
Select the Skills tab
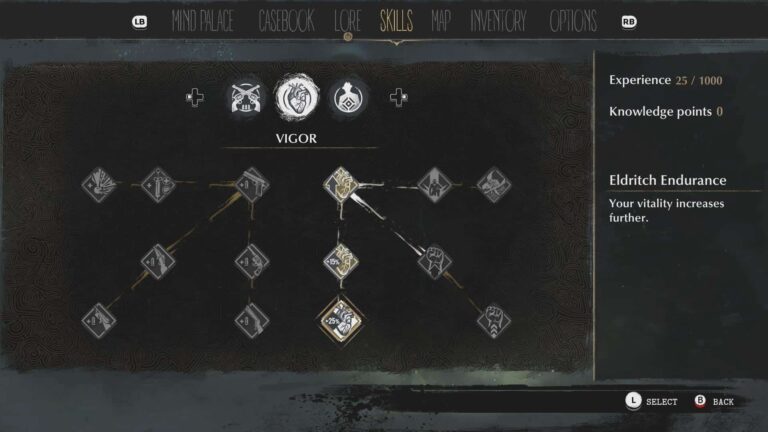click(x=396, y=21)
